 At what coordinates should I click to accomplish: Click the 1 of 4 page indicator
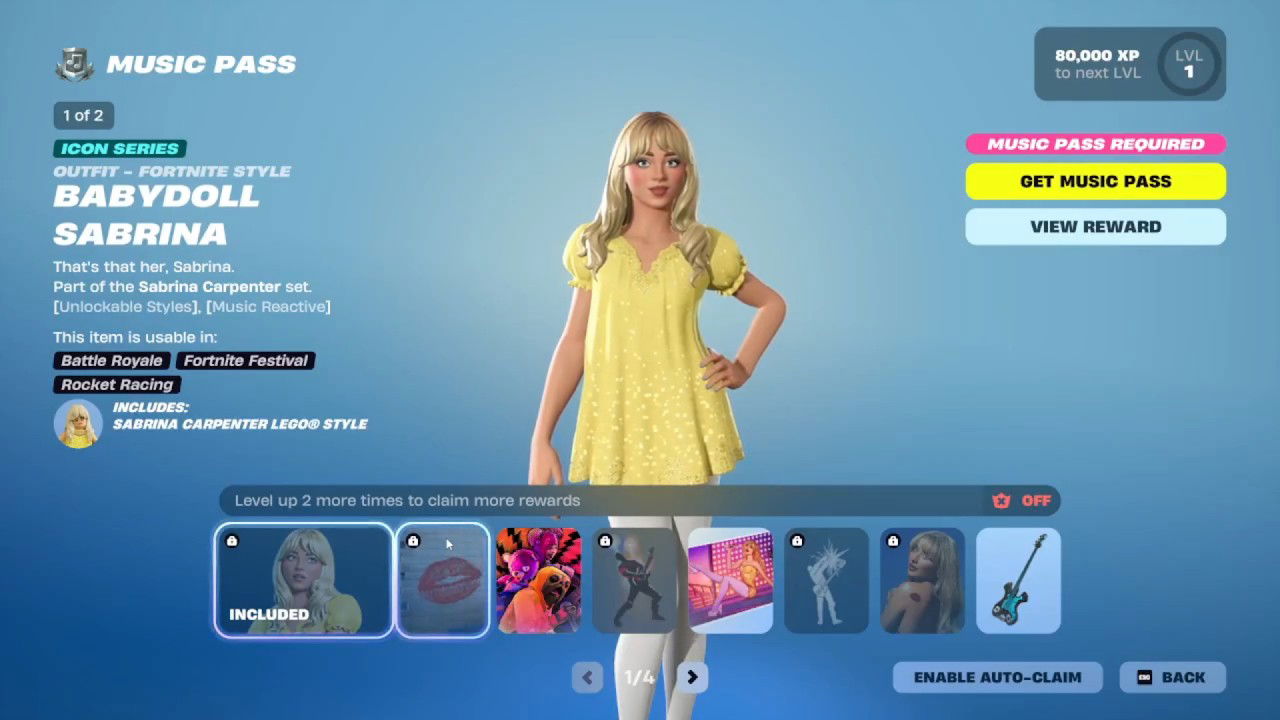639,677
